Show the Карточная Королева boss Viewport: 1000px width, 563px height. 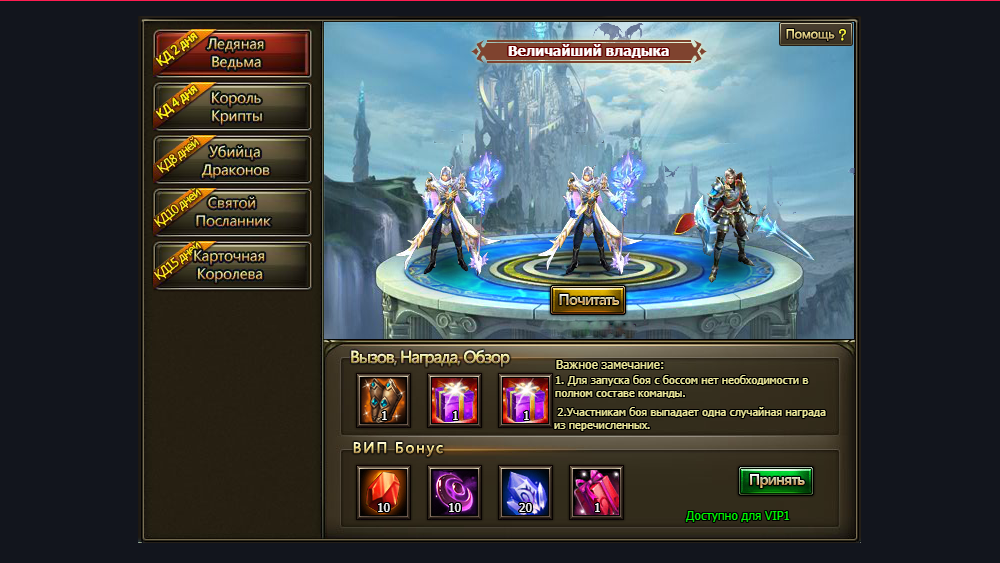(x=233, y=266)
